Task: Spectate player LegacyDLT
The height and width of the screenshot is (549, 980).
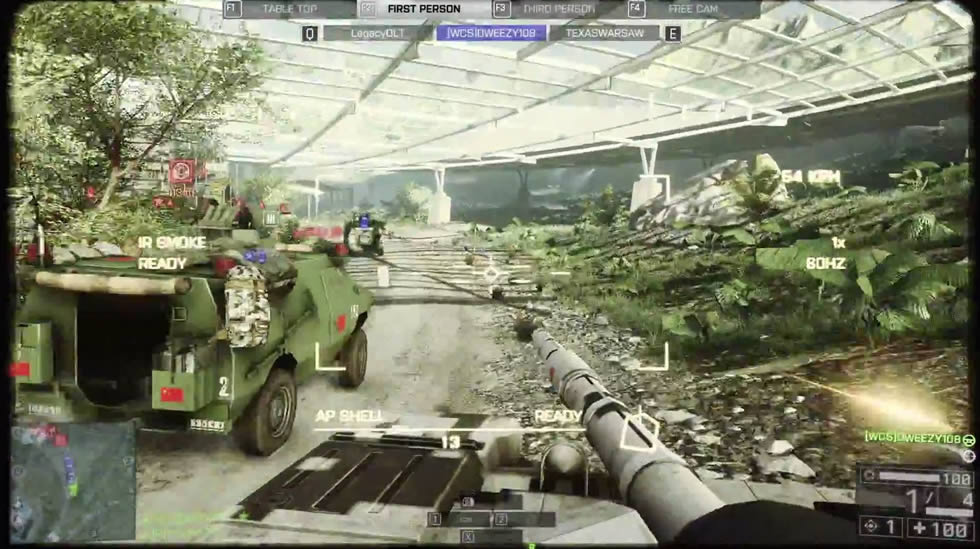Action: (376, 33)
